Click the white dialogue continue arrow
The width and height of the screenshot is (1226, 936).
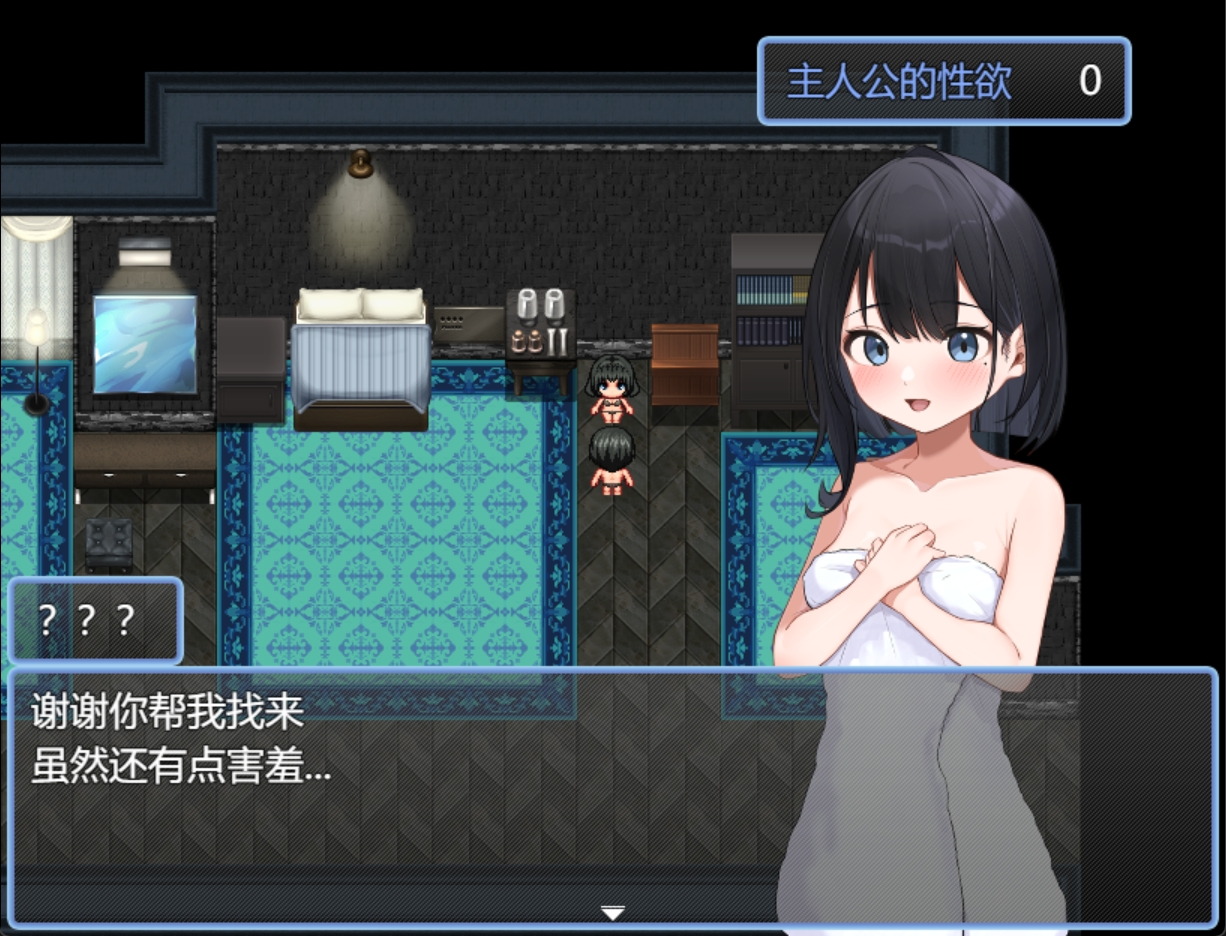(612, 912)
